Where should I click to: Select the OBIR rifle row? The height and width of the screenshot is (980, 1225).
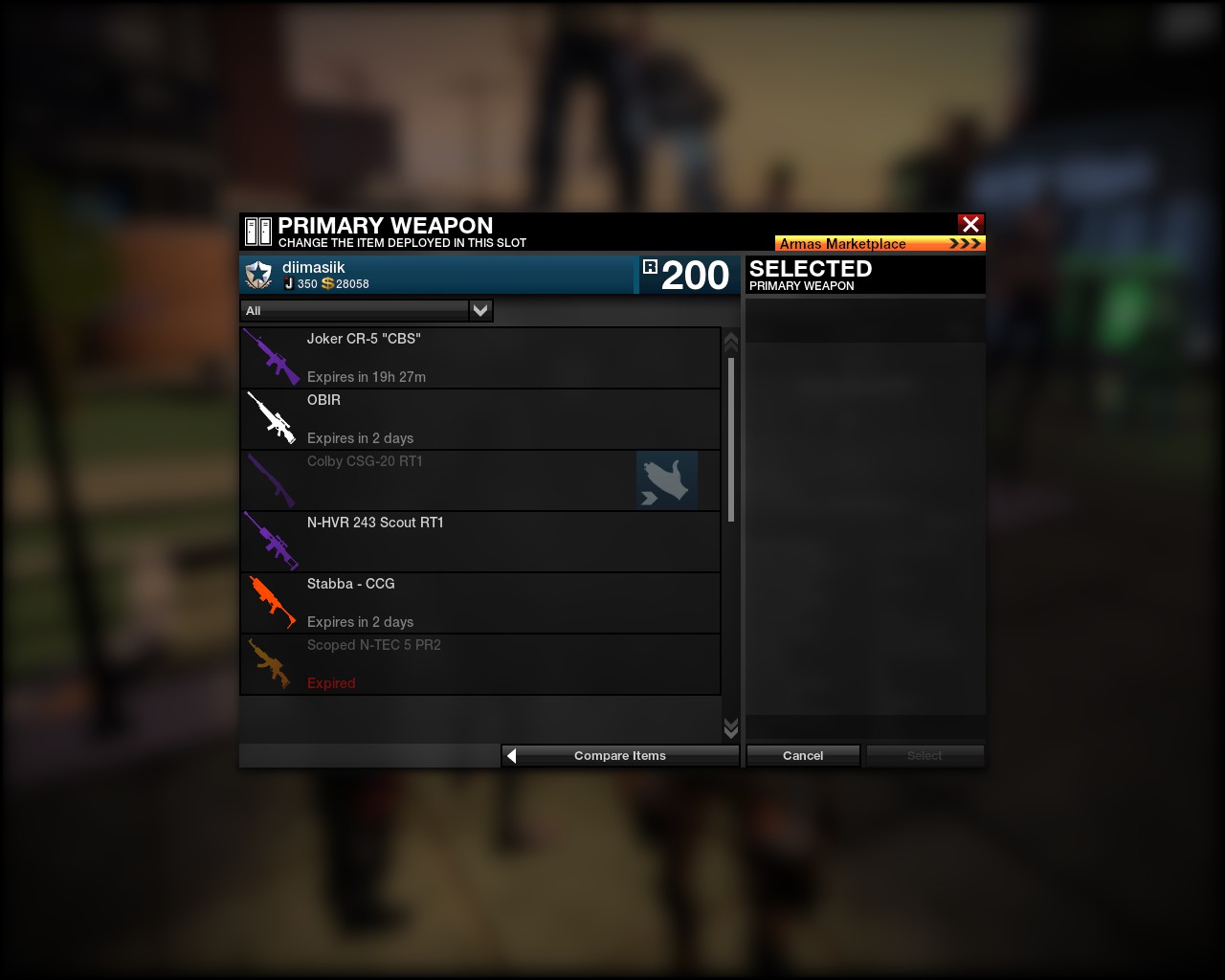tap(479, 419)
